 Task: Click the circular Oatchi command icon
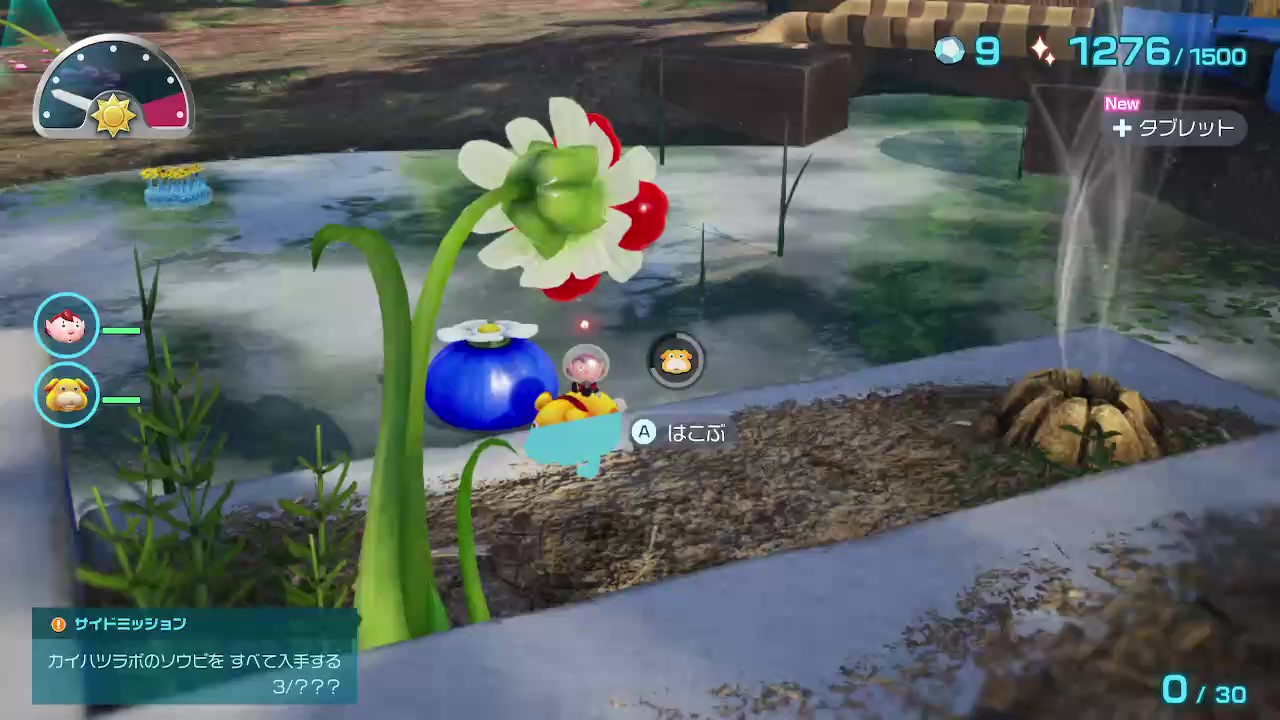677,361
